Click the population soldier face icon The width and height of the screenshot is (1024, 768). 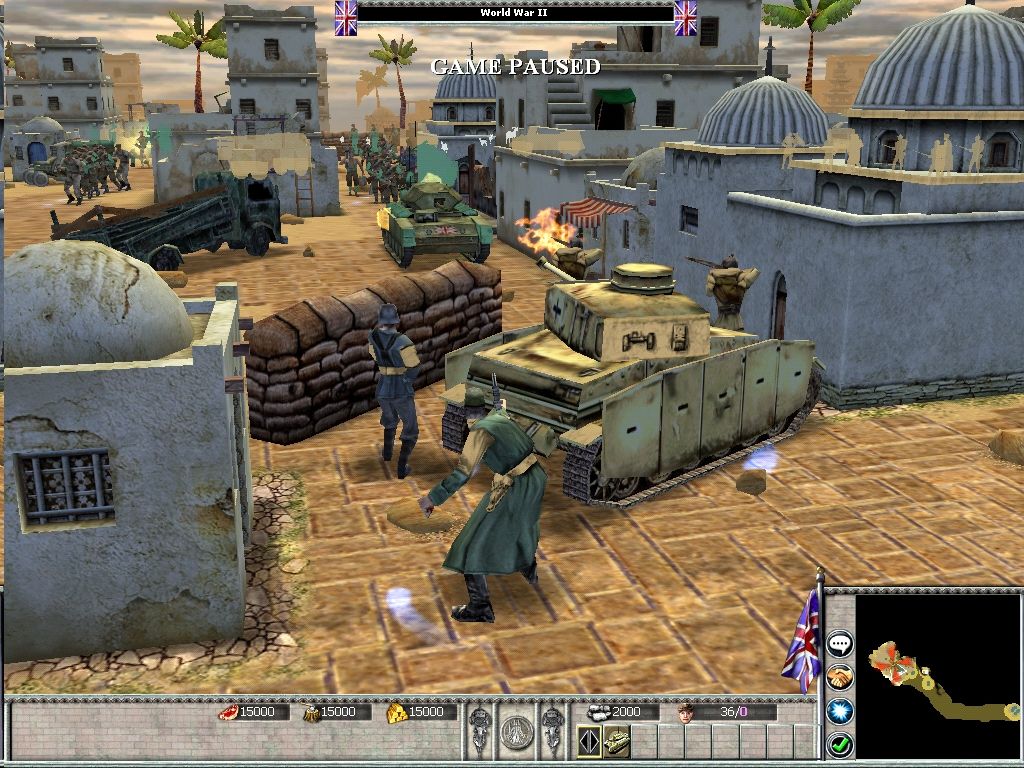(685, 712)
